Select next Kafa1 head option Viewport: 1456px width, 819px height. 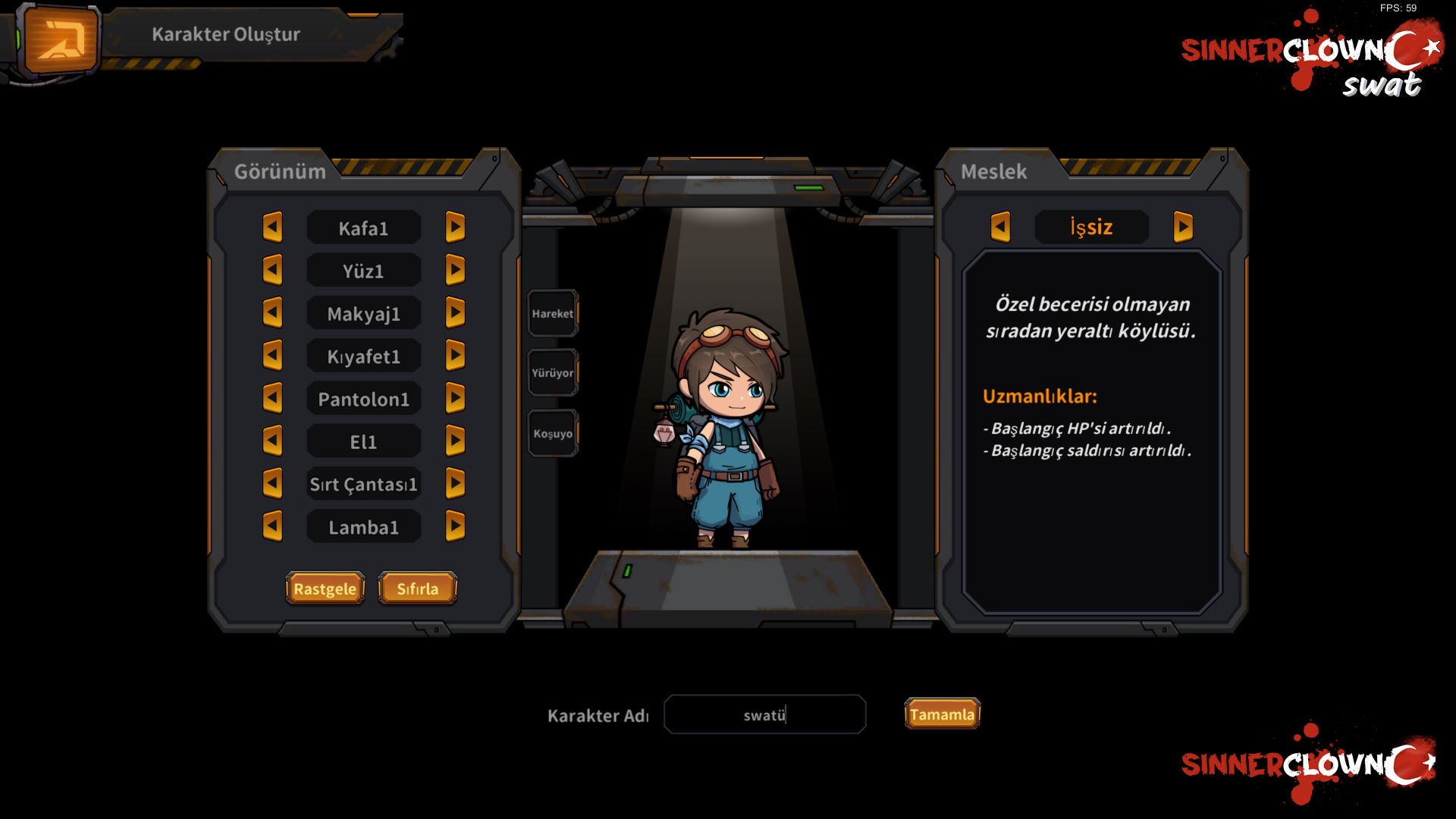coord(455,227)
